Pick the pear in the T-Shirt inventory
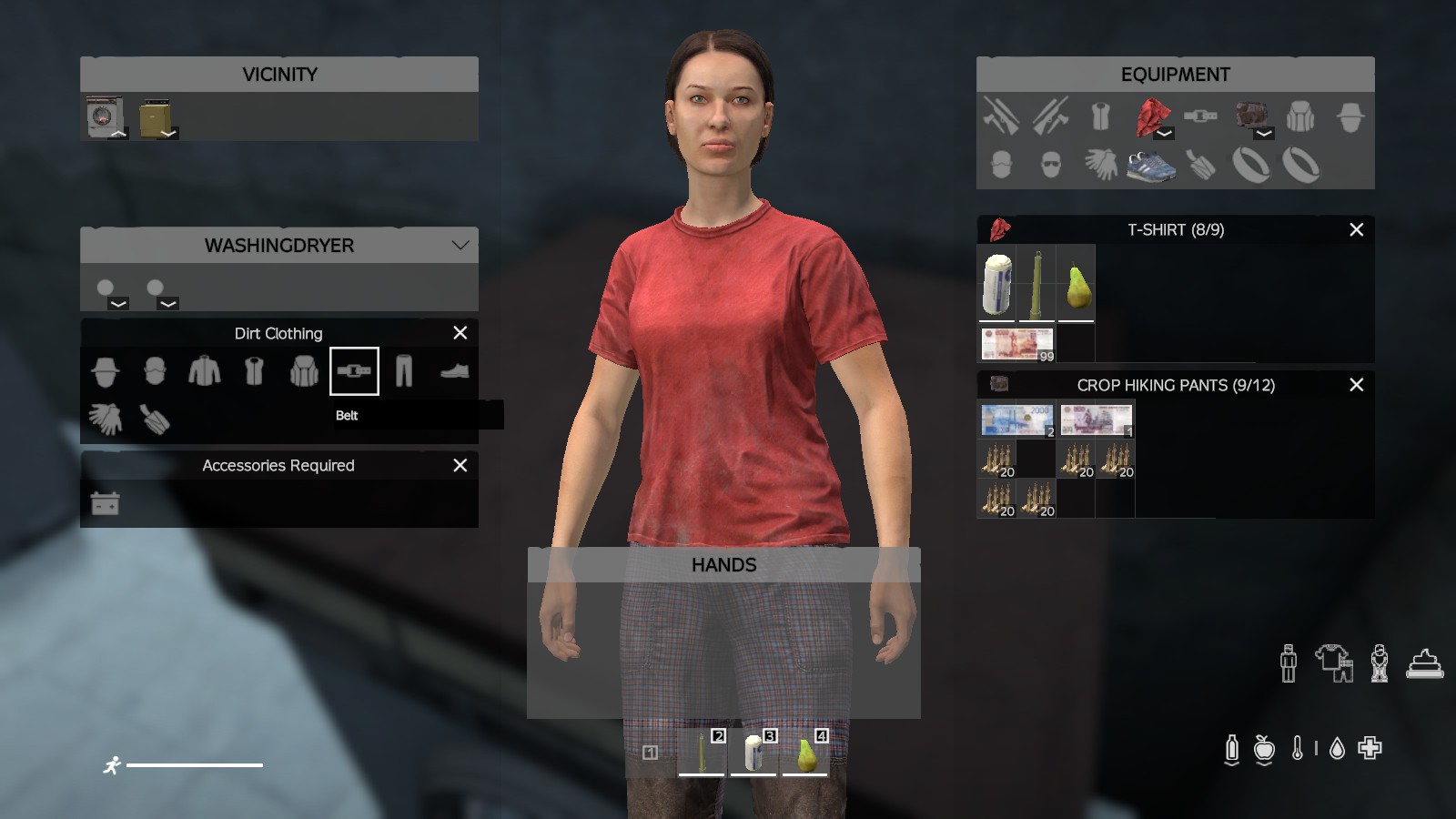 pyautogui.click(x=1077, y=286)
